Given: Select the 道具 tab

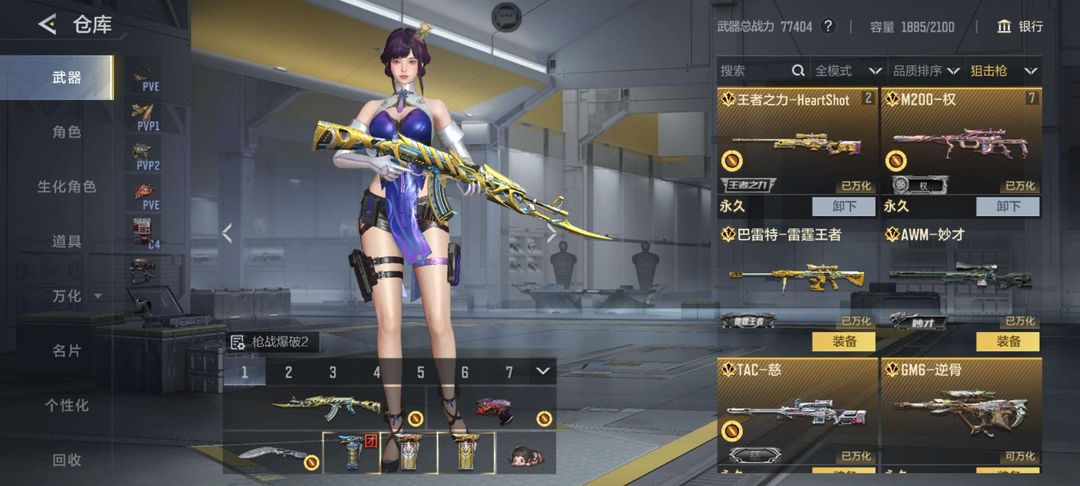Looking at the screenshot, I should coord(67,241).
